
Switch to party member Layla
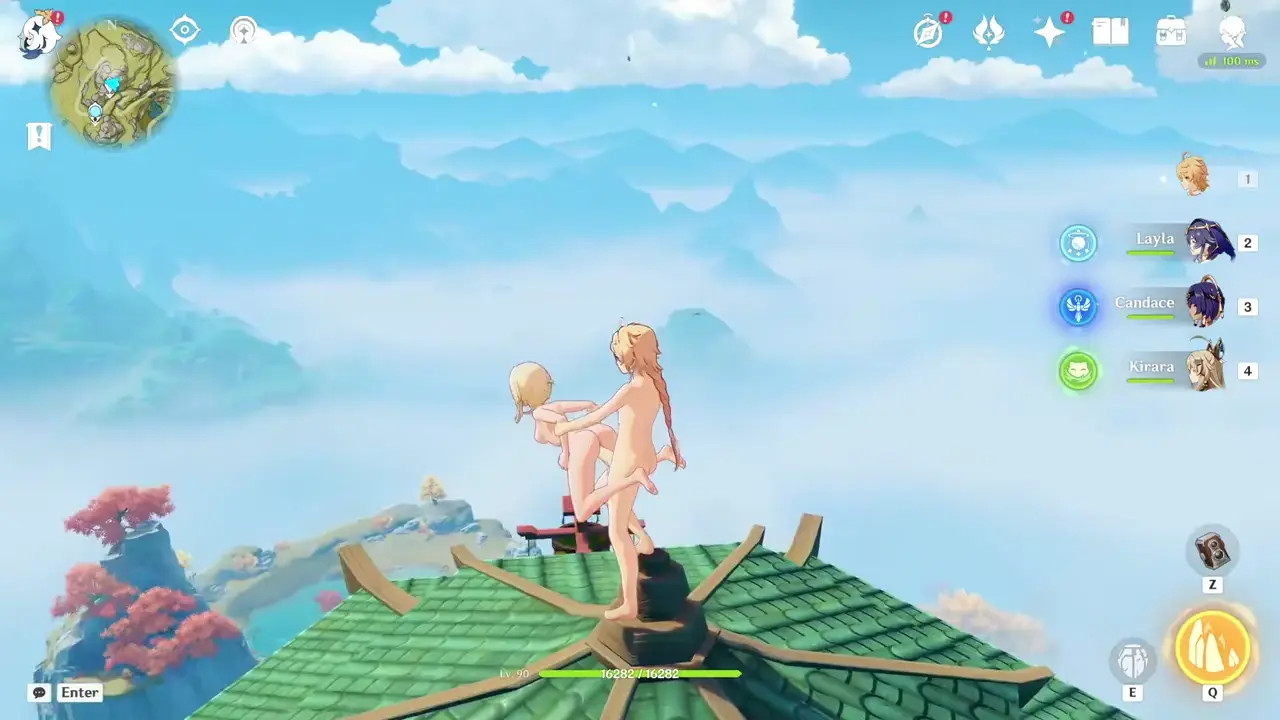pyautogui.click(x=1209, y=242)
